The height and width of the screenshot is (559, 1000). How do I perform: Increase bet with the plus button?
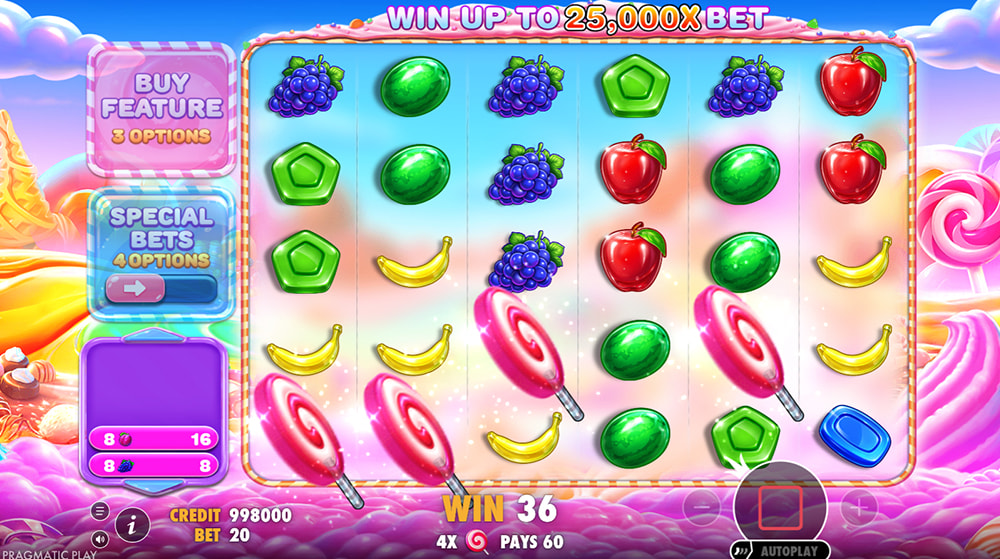click(858, 509)
